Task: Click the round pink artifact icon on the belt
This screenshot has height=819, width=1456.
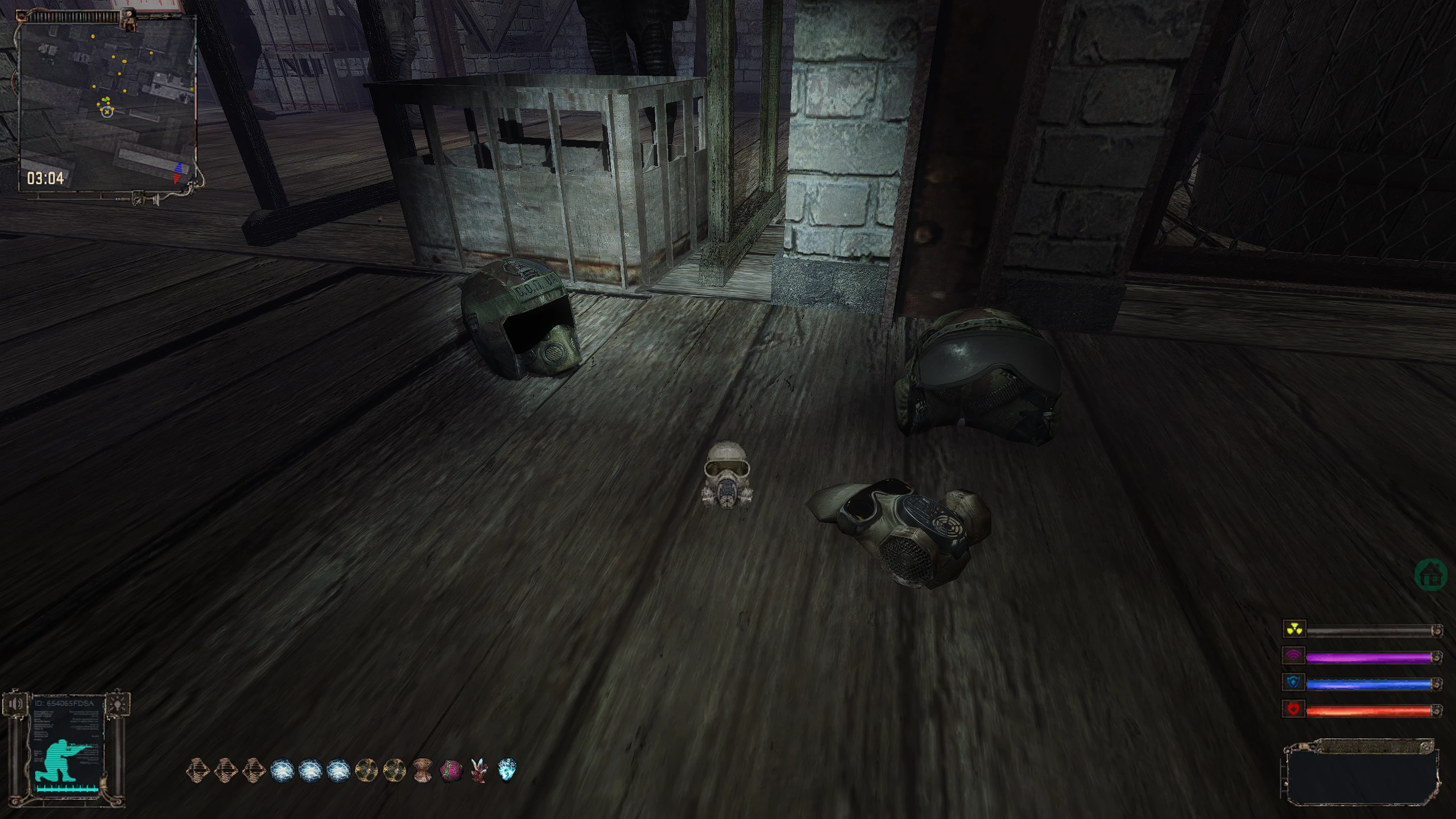Action: (x=450, y=770)
